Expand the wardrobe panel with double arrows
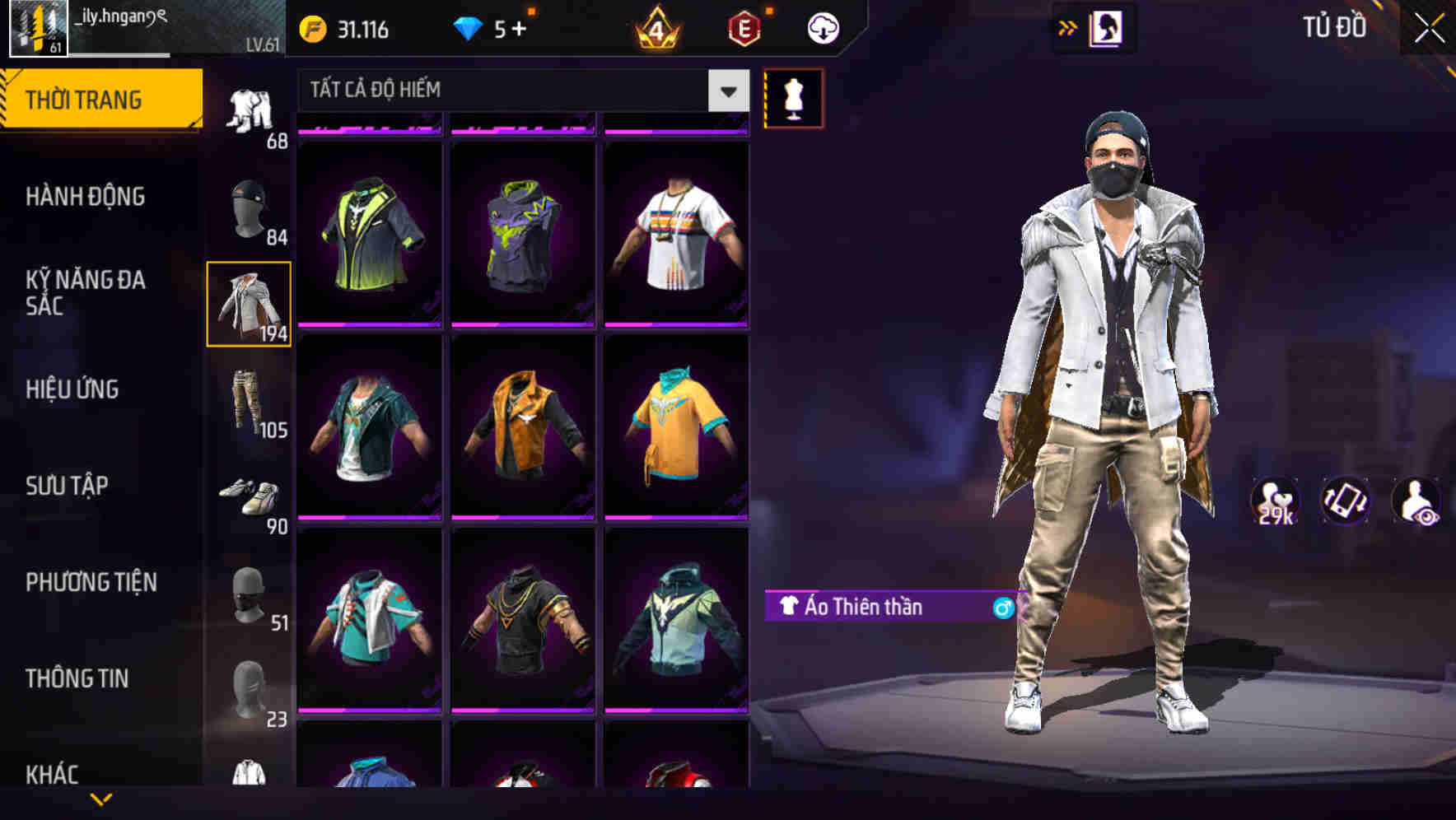Screen dimensions: 1456x820 (x=1068, y=26)
